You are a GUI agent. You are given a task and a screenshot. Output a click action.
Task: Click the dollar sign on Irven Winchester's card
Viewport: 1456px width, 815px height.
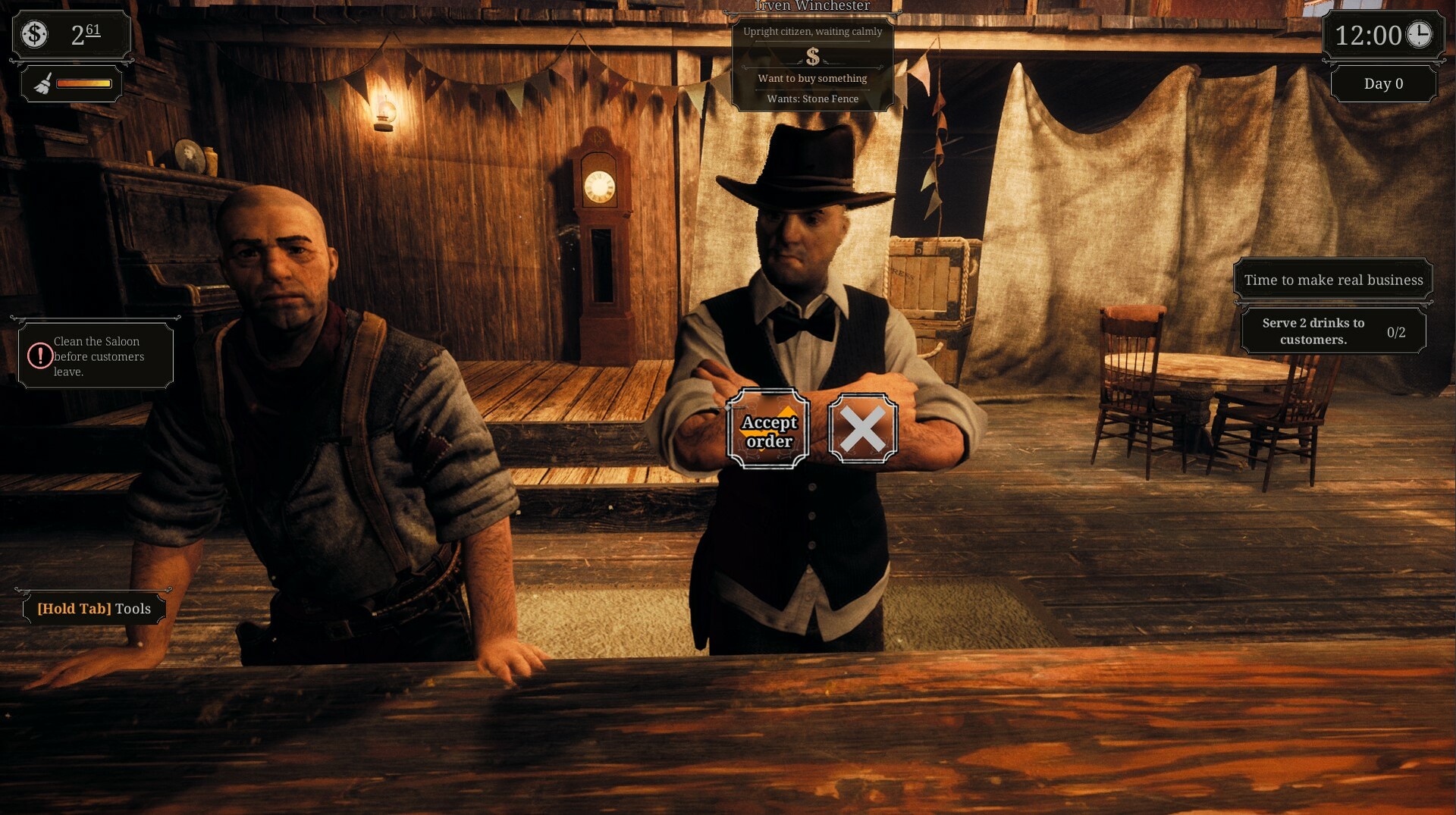811,55
